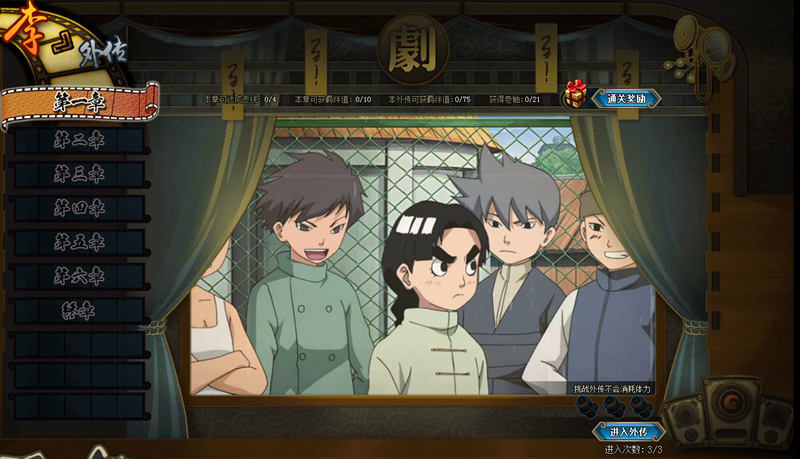Image resolution: width=800 pixels, height=459 pixels.
Task: Go to the 第五章 chapter
Action: tap(78, 243)
